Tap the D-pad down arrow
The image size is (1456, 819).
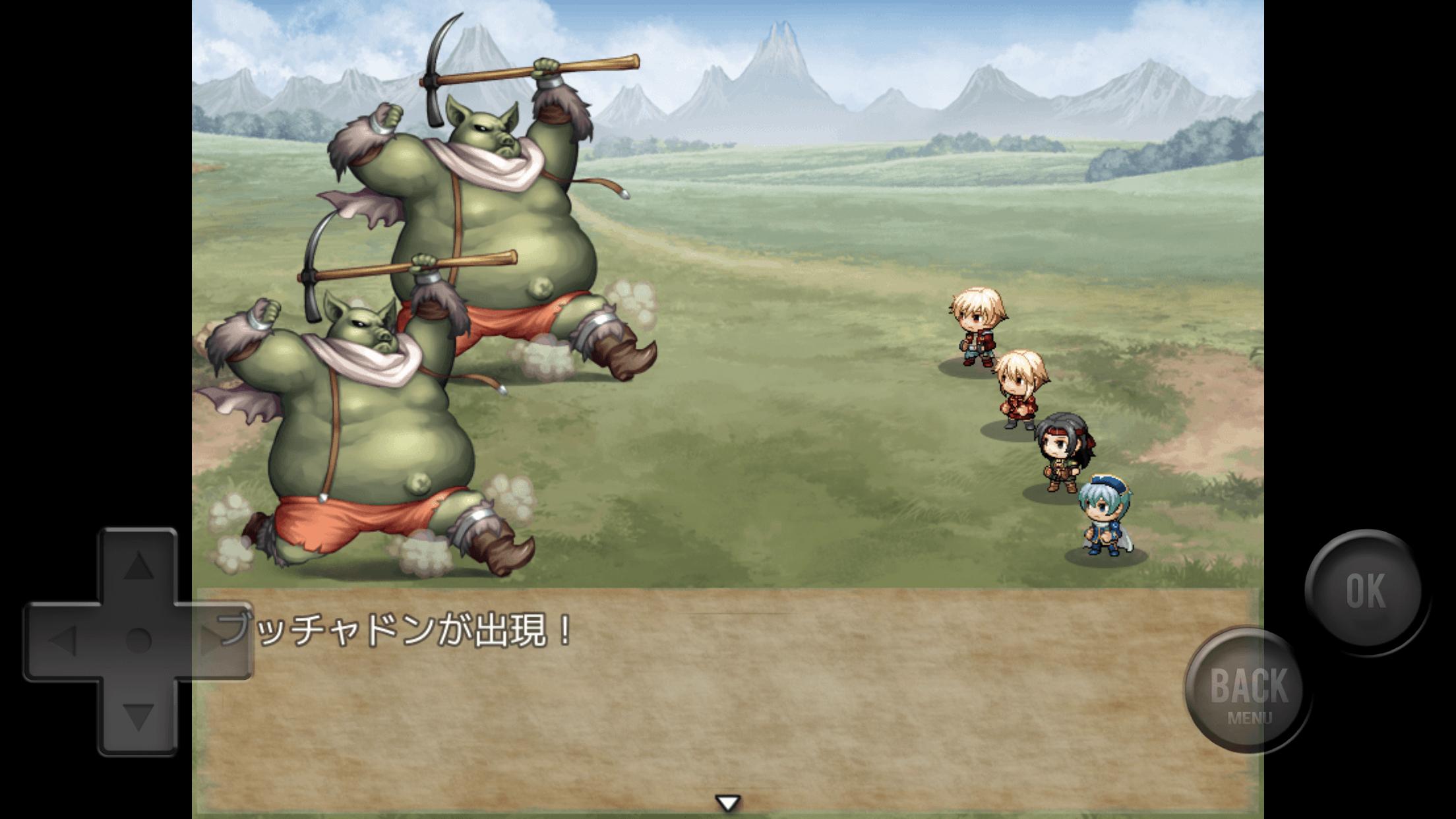138,716
